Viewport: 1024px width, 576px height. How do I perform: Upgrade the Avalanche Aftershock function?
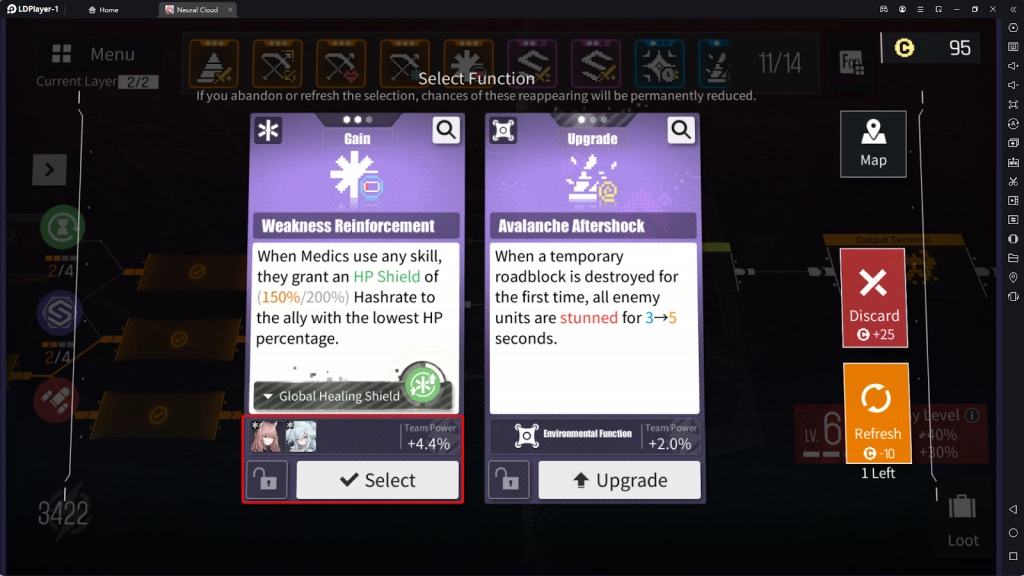pyautogui.click(x=619, y=480)
